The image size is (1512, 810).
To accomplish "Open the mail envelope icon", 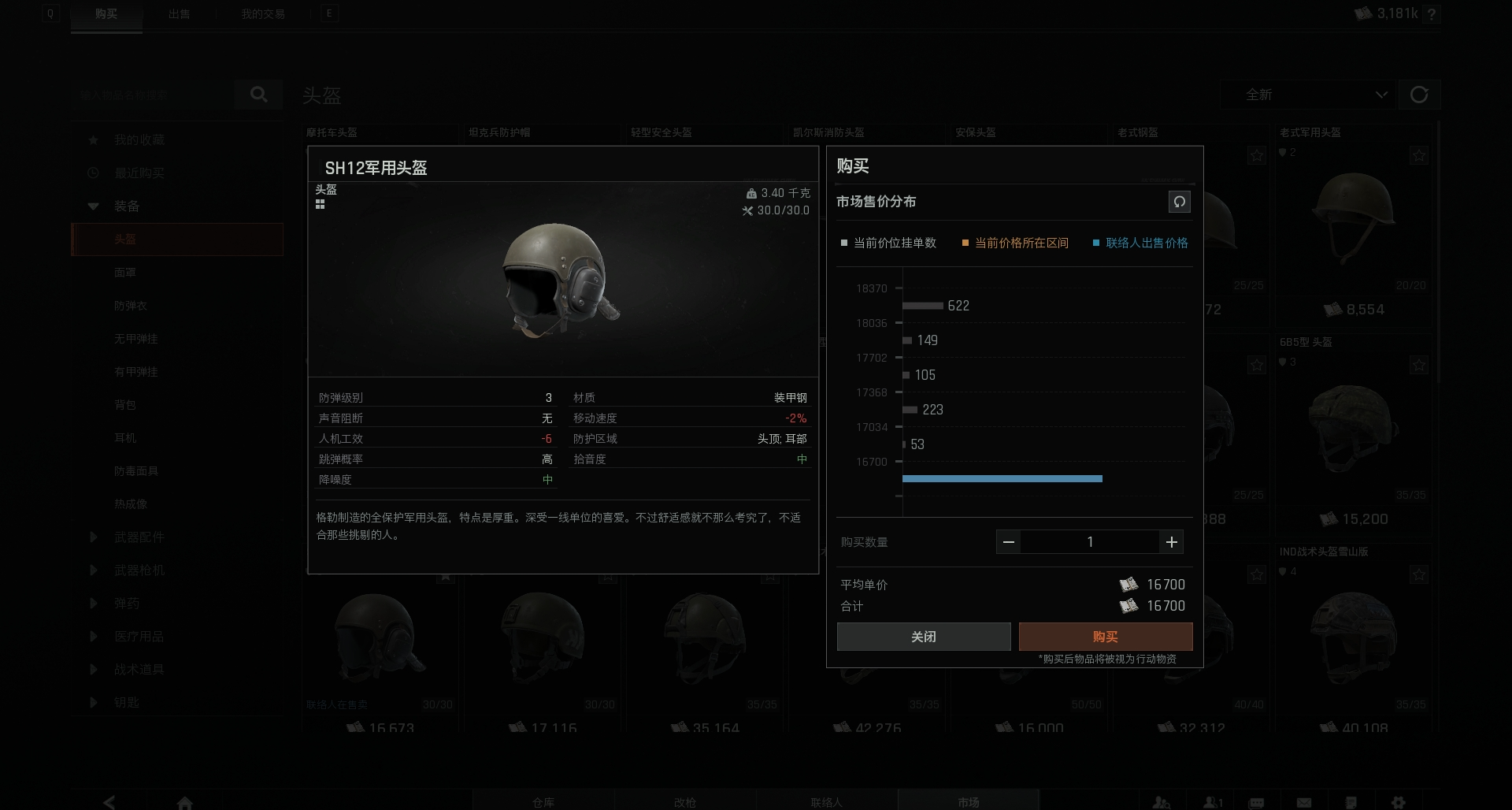I will click(x=1304, y=803).
